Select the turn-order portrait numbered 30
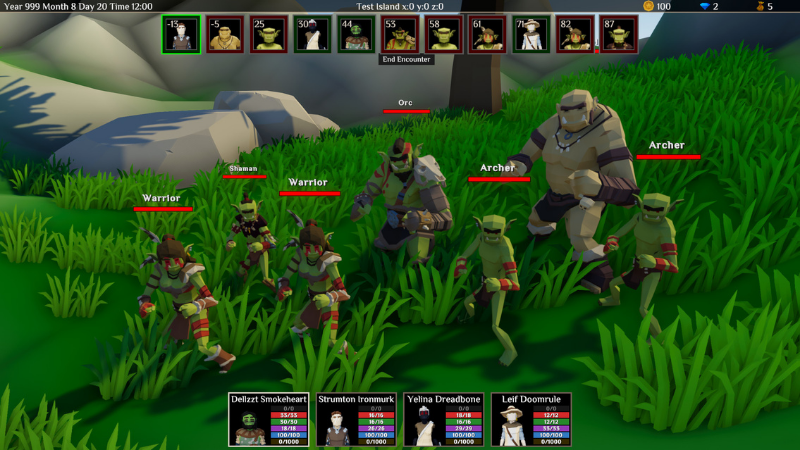The height and width of the screenshot is (450, 800). 312,34
